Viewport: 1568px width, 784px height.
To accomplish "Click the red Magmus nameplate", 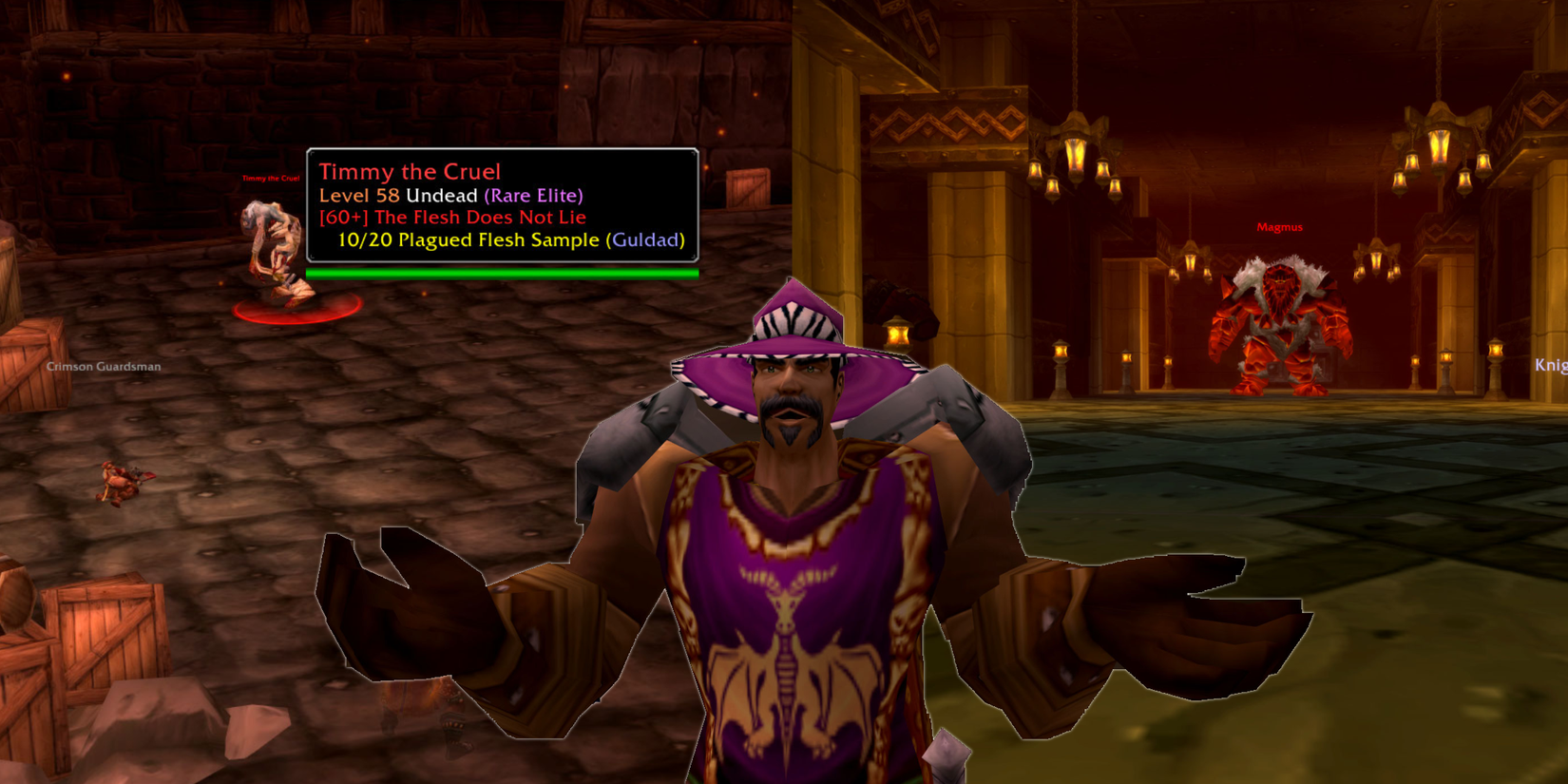I will click(1281, 226).
